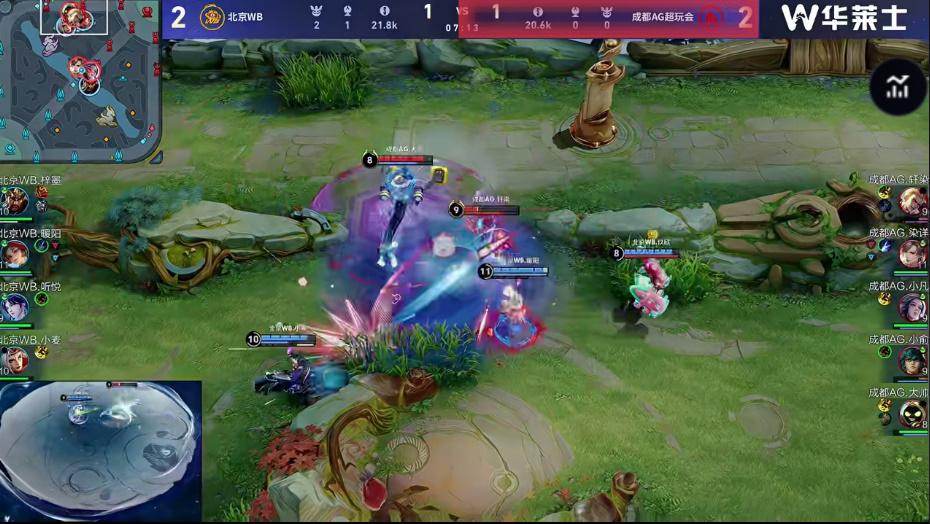Image resolution: width=930 pixels, height=524 pixels.
Task: Open the stats chart panel button
Action: pyautogui.click(x=897, y=87)
